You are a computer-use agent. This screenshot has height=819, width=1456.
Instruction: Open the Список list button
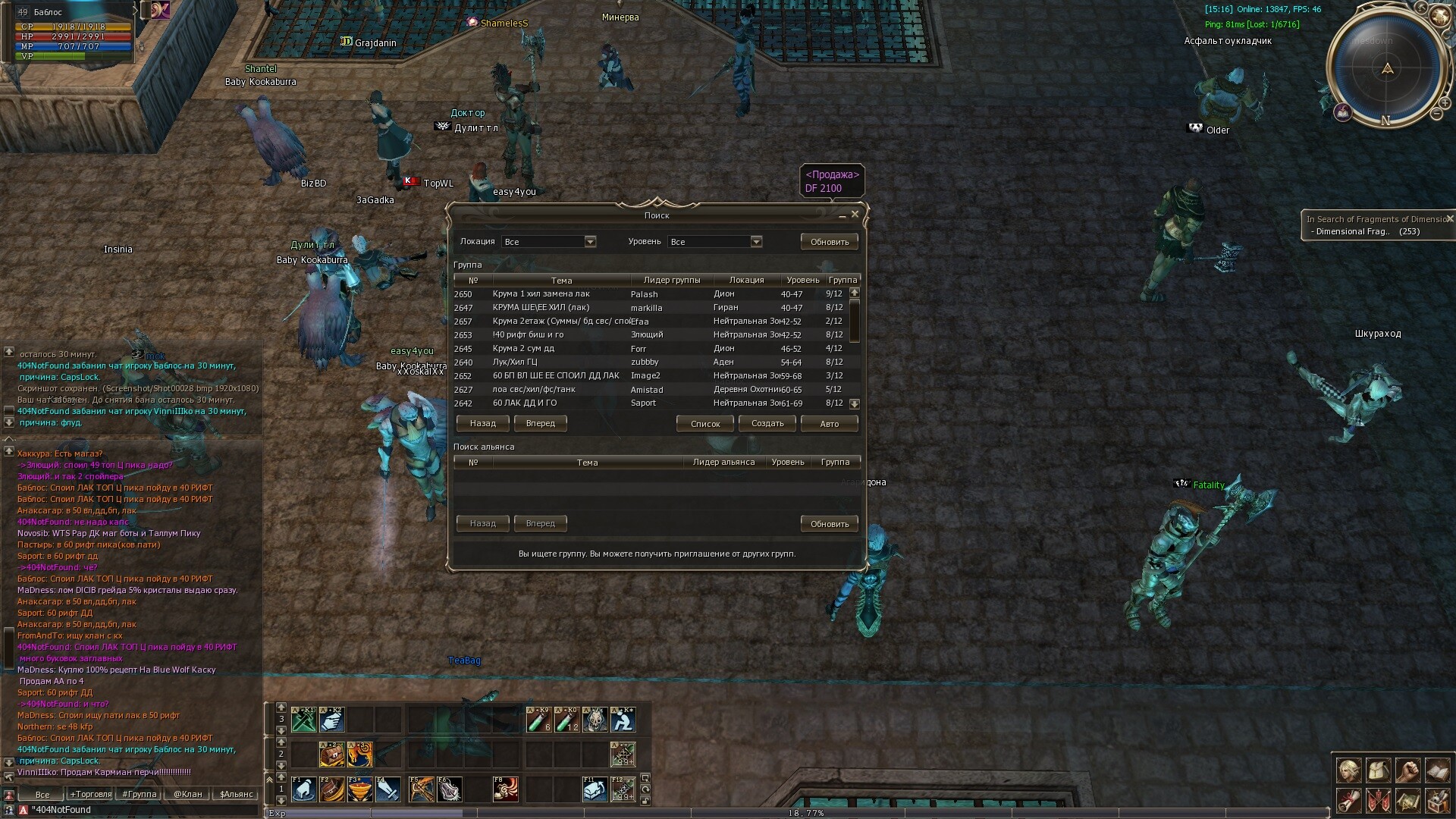[705, 423]
